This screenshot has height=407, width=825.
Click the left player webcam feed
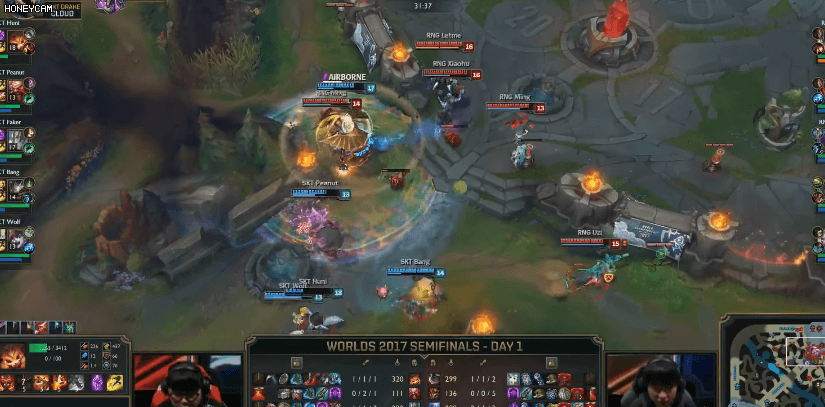(x=188, y=382)
